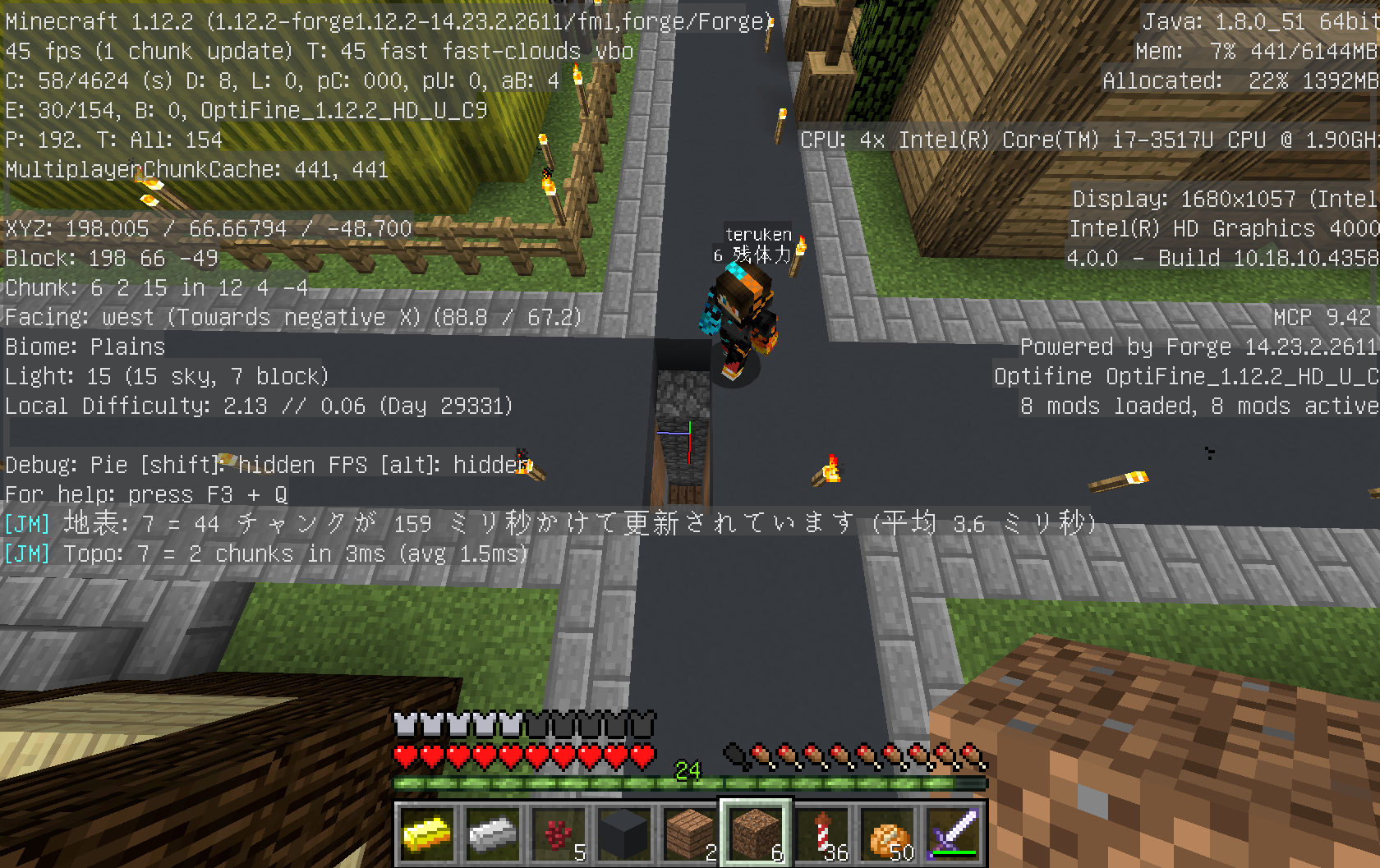Select the bread stack slot
This screenshot has height=868, width=1380.
(x=888, y=834)
